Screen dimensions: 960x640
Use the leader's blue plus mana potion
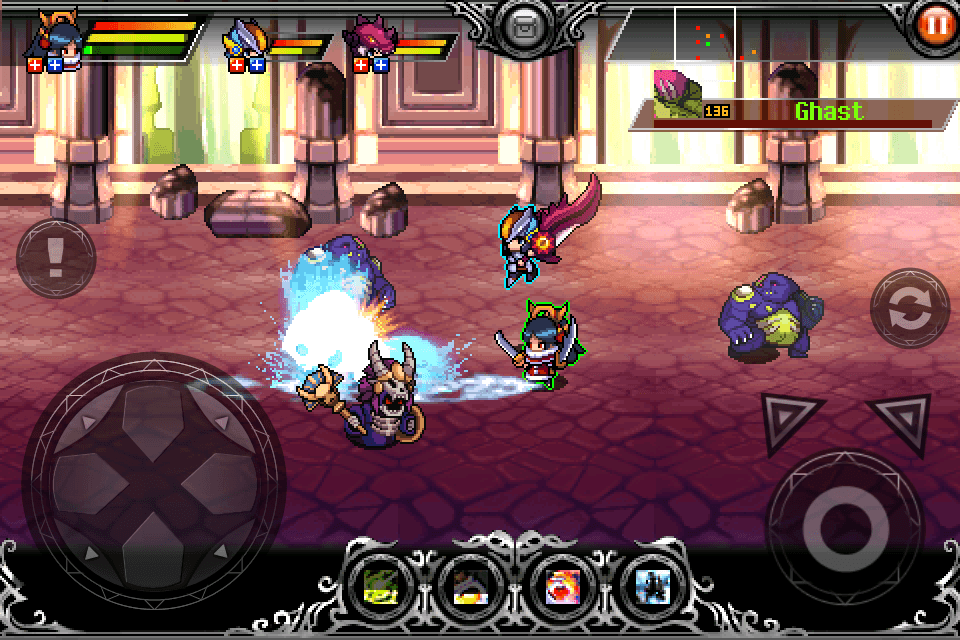[55, 65]
